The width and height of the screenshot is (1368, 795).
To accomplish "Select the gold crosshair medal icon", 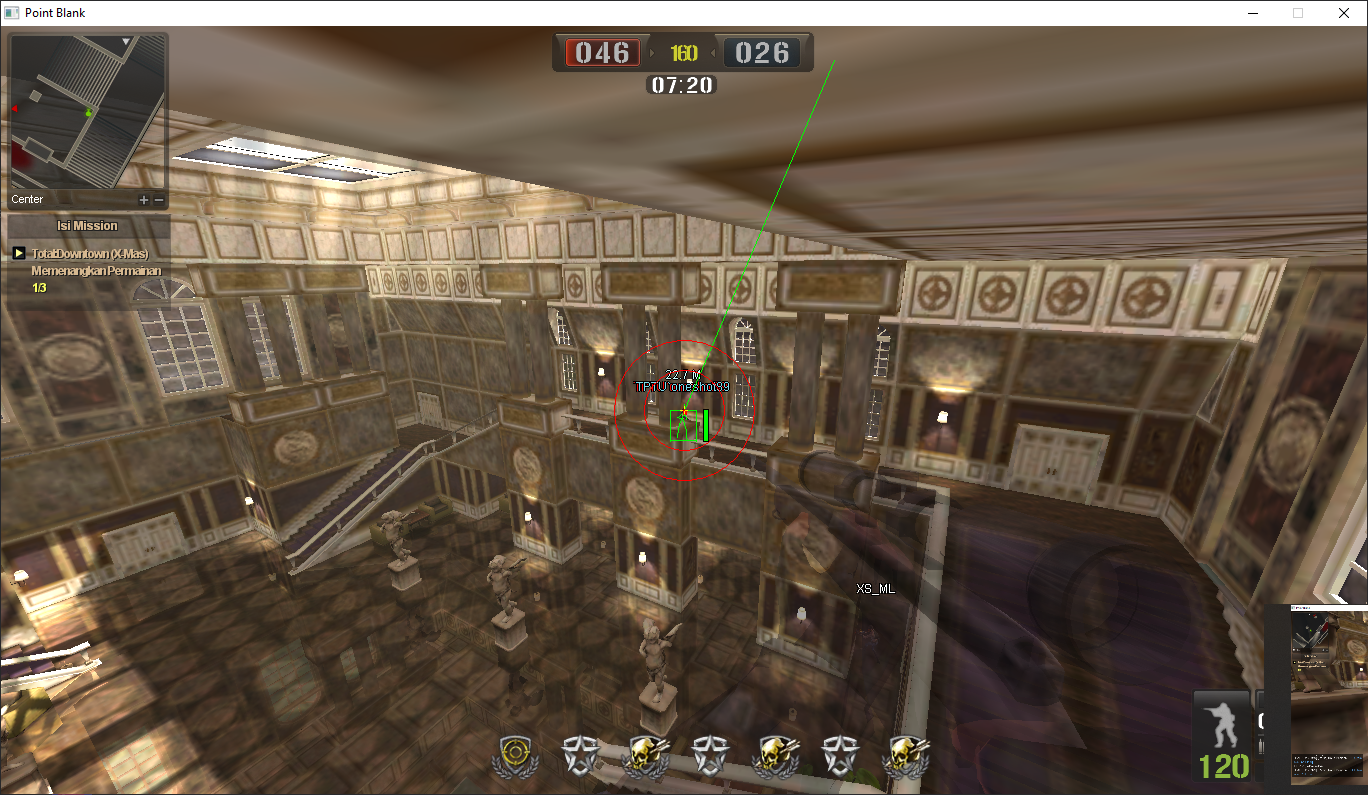I will pyautogui.click(x=516, y=755).
